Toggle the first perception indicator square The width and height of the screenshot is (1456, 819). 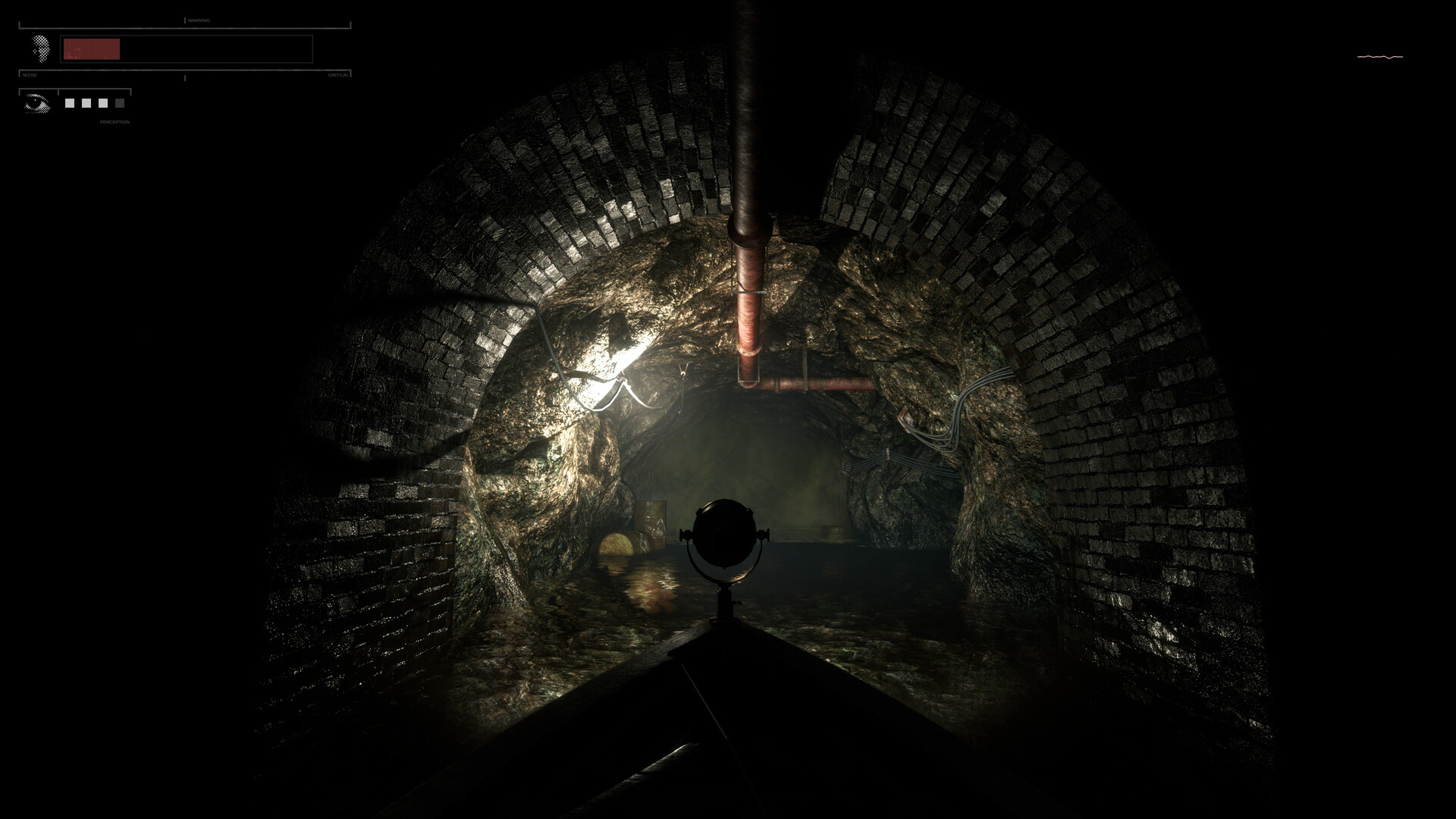pyautogui.click(x=70, y=102)
